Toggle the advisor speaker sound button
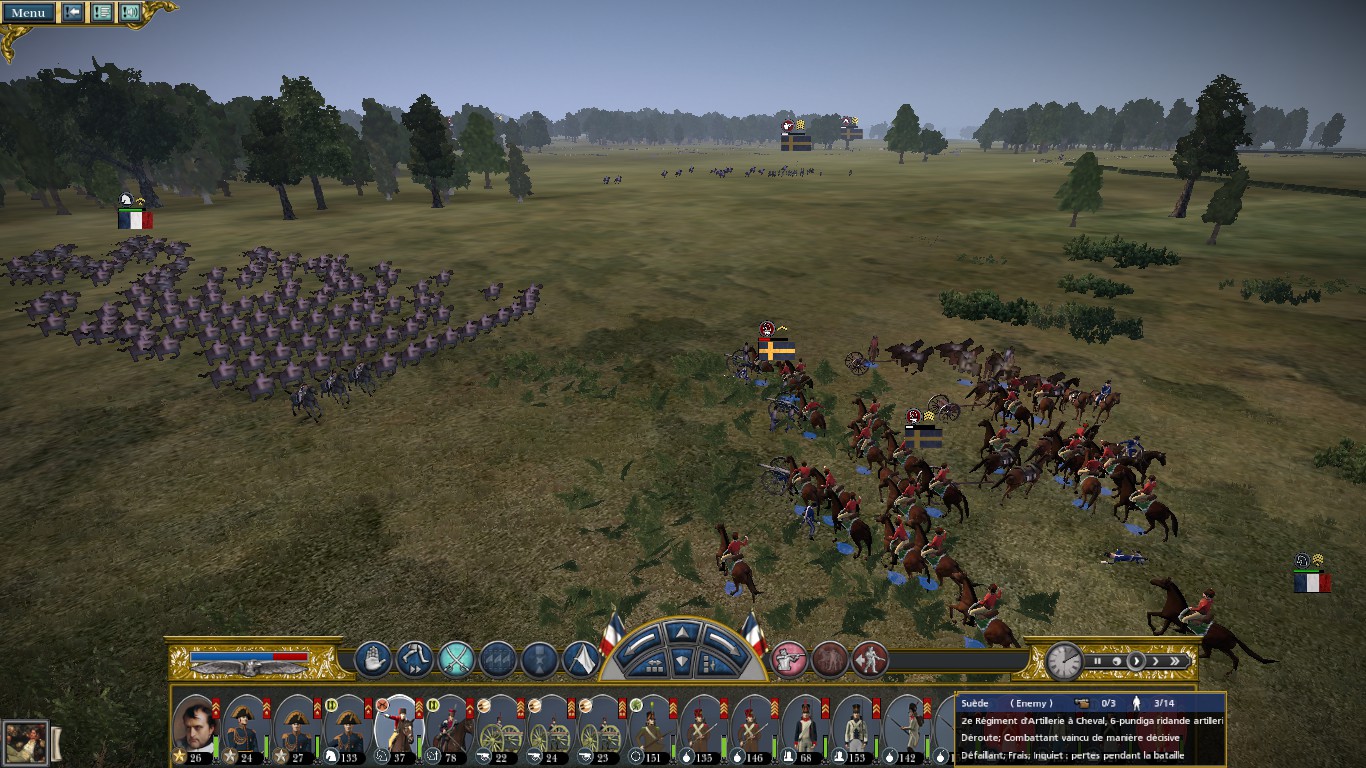This screenshot has width=1366, height=768. click(x=130, y=12)
